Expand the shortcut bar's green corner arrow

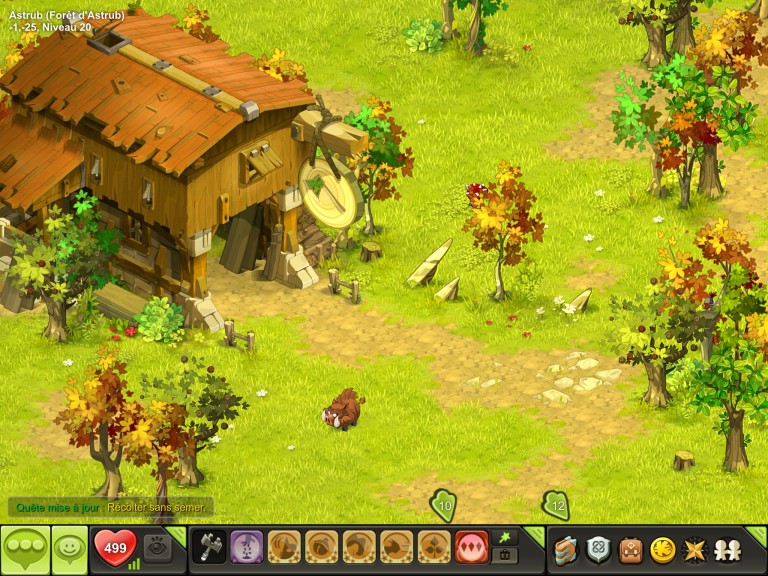pyautogui.click(x=534, y=534)
